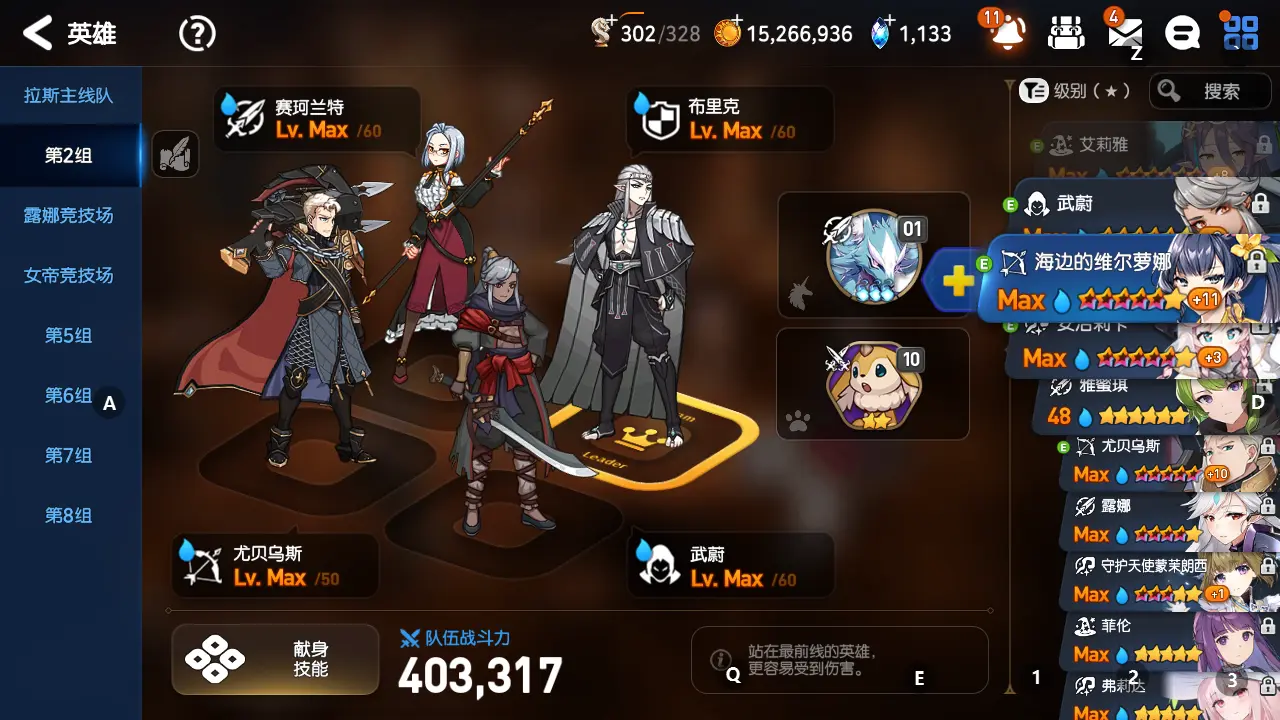
Task: Select the 第8组 team tab
Action: (69, 516)
